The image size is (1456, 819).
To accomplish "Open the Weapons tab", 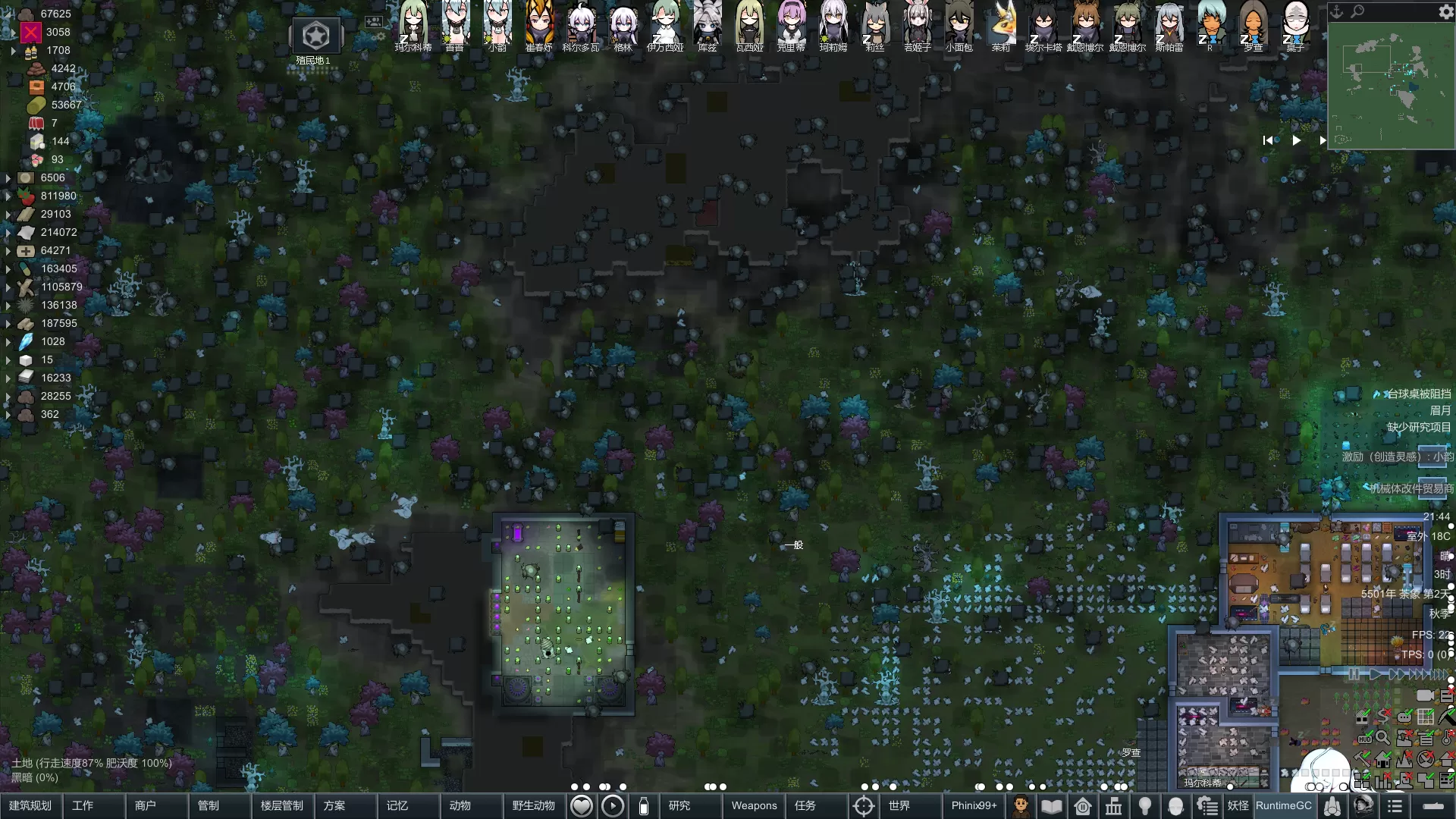I will pyautogui.click(x=754, y=805).
